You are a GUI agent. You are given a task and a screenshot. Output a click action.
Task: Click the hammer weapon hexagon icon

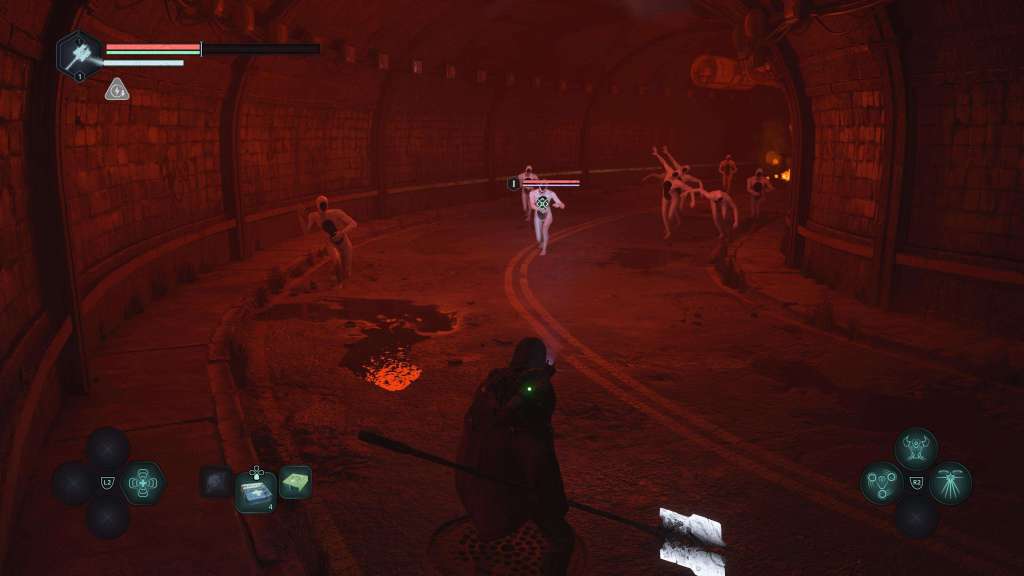(78, 54)
